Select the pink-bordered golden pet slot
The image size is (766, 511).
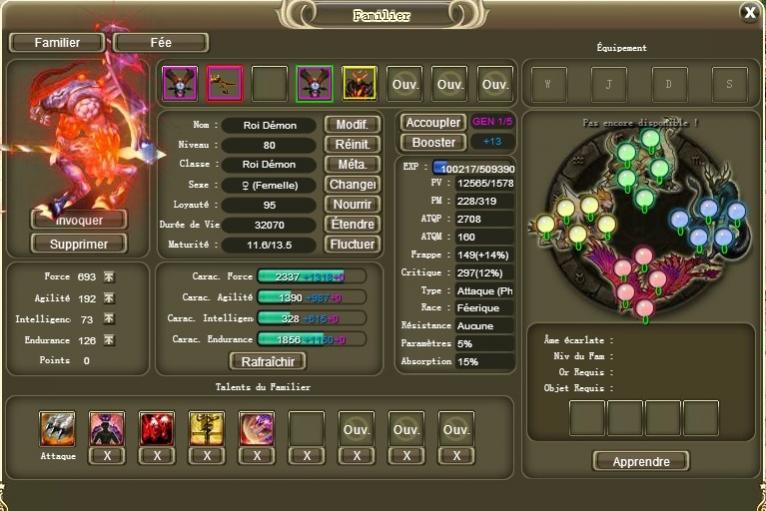(224, 84)
